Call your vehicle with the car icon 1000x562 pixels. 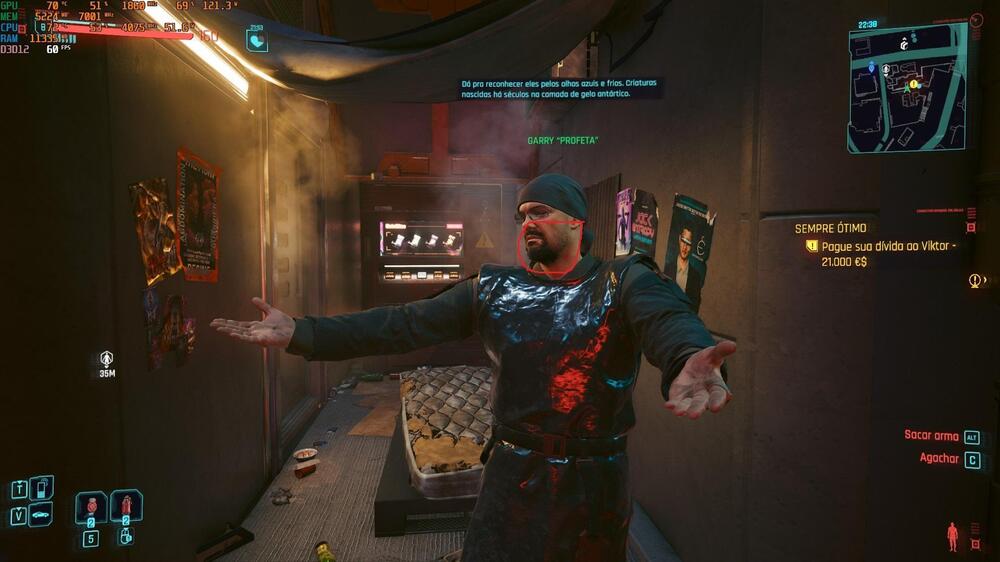pos(41,515)
